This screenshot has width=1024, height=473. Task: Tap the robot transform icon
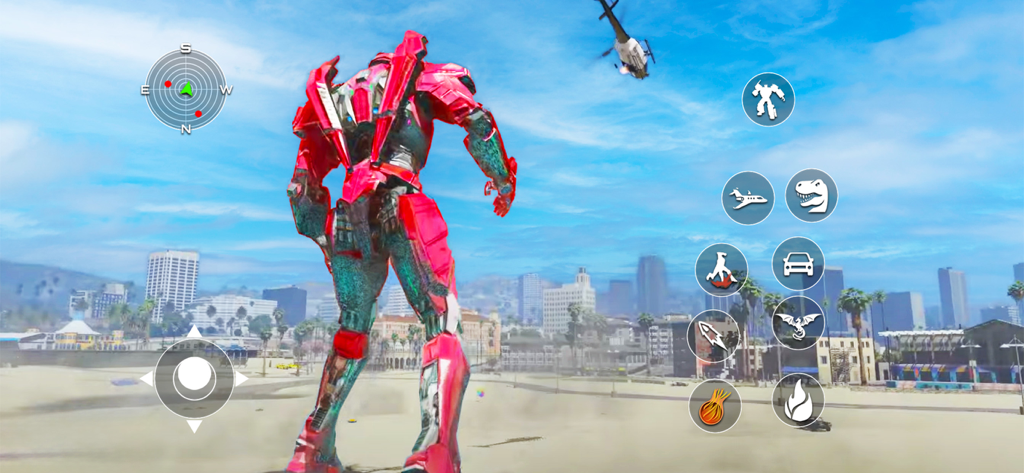(x=768, y=100)
